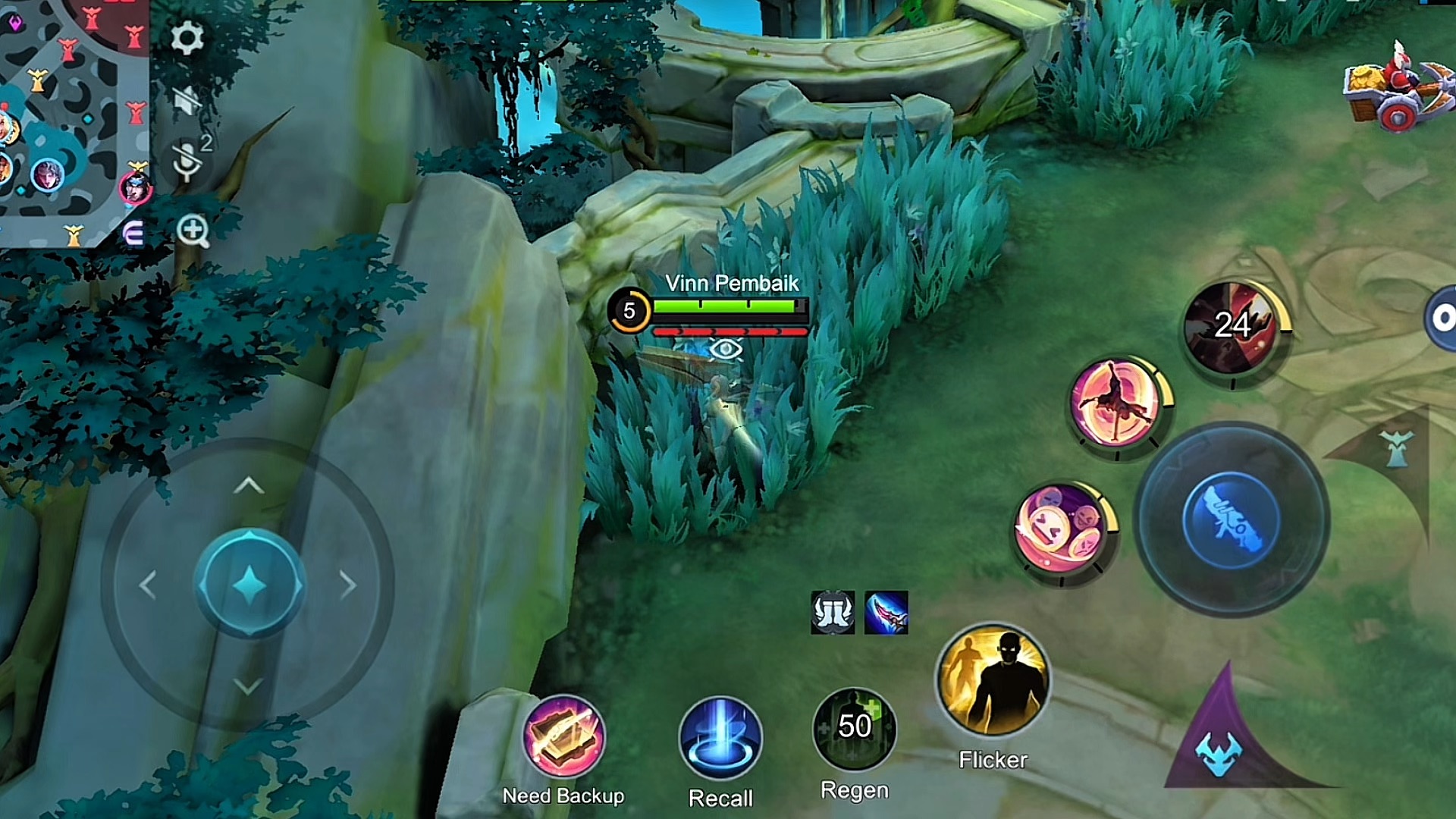Open the settings gear icon
Image resolution: width=1456 pixels, height=819 pixels.
[x=187, y=37]
